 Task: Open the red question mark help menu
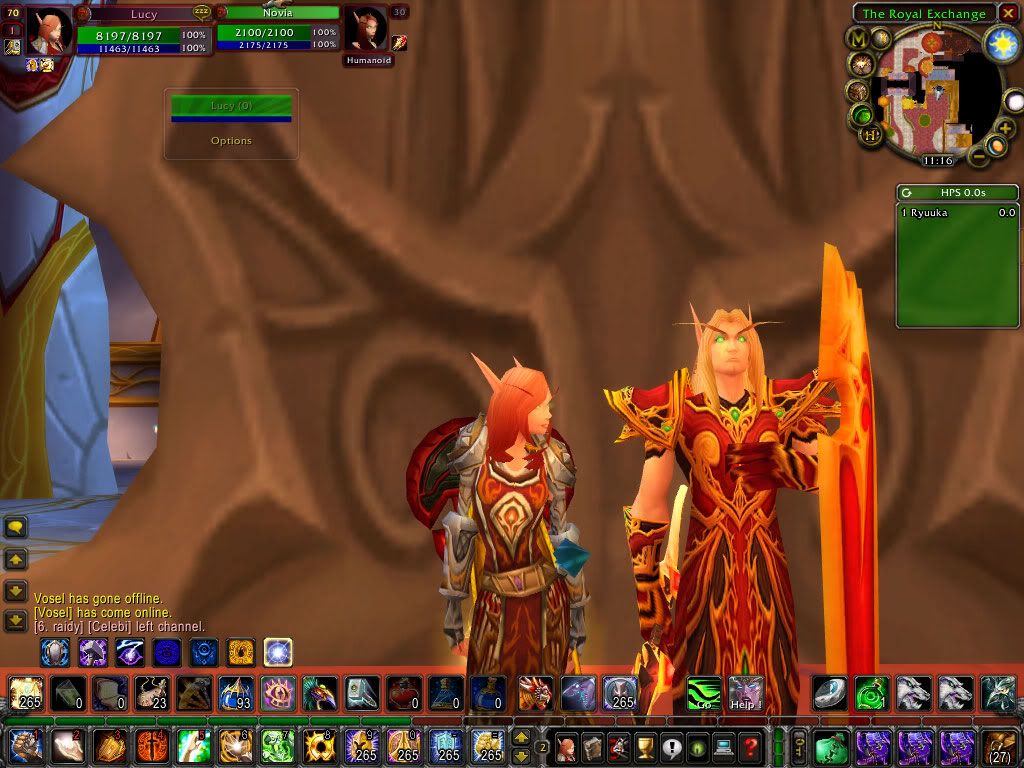(x=750, y=747)
